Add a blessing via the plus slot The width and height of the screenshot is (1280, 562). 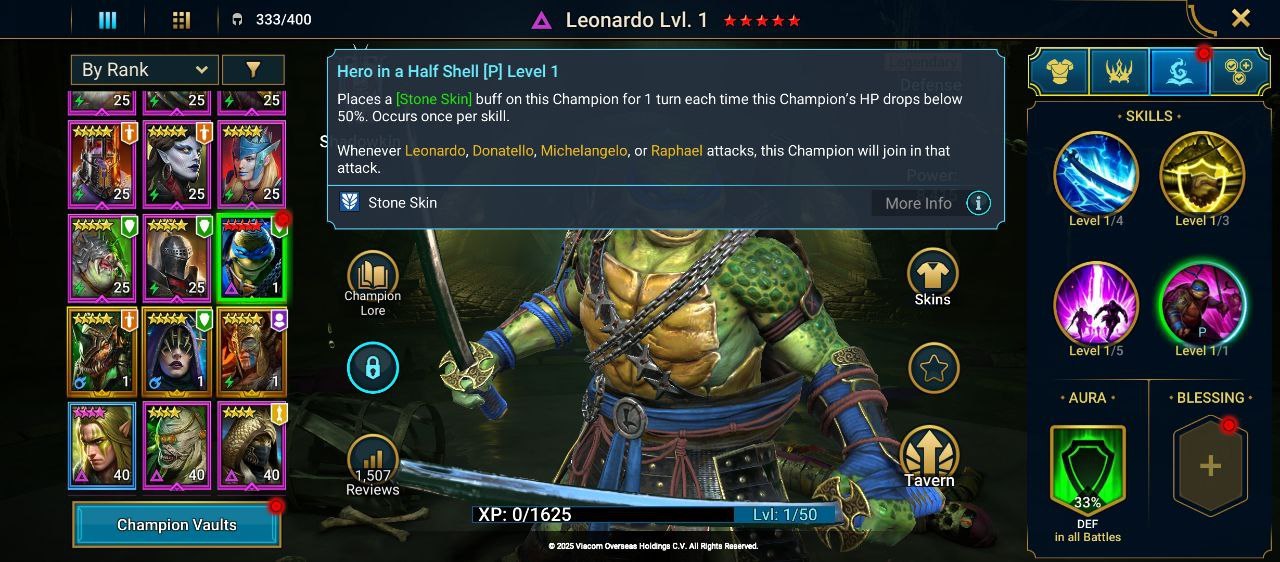[x=1210, y=466]
